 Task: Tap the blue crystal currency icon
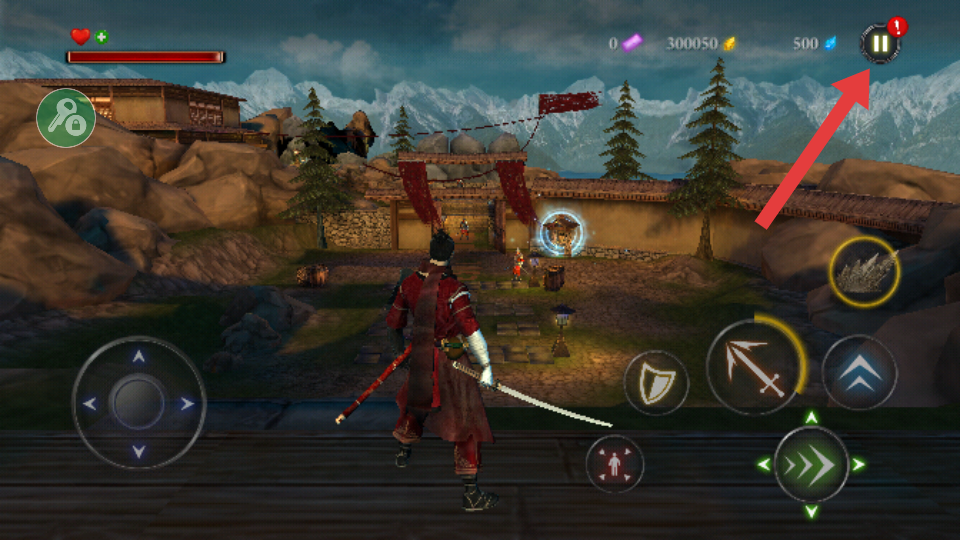[829, 43]
